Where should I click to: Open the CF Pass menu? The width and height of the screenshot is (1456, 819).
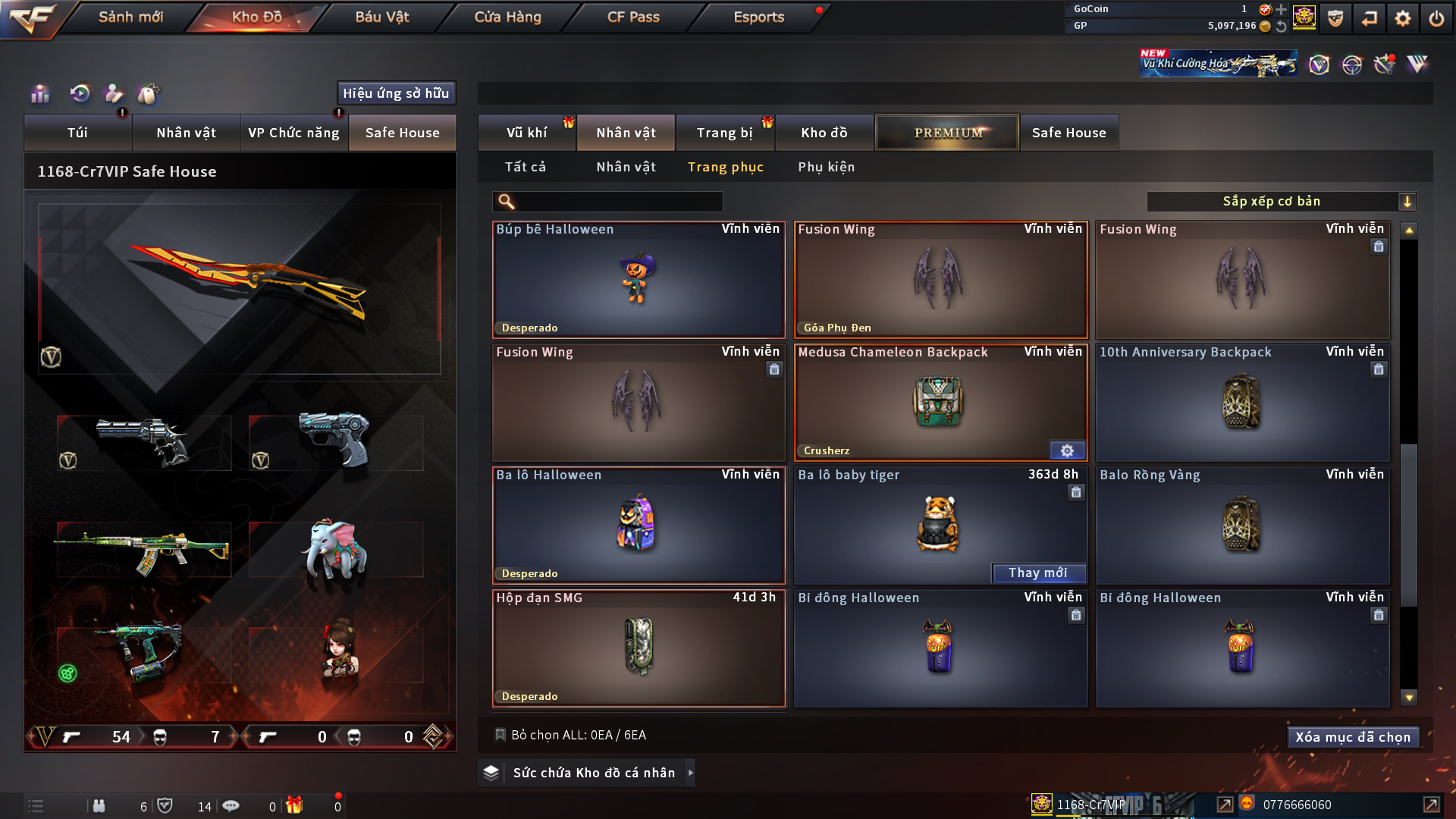pos(633,17)
